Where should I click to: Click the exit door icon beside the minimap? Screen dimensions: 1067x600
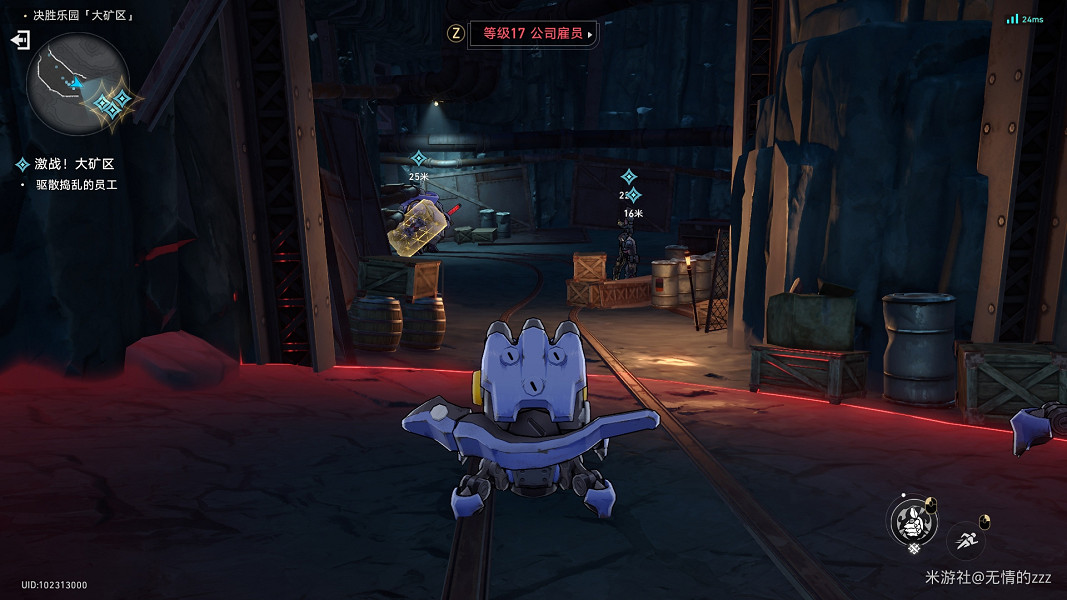coord(20,40)
